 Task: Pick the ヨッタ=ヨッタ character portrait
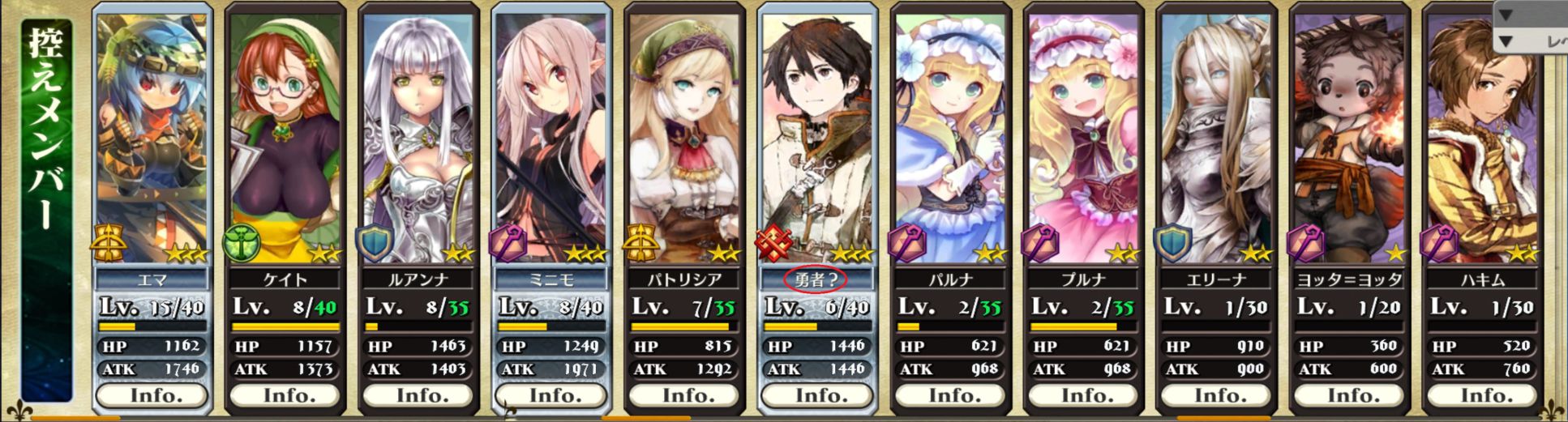pyautogui.click(x=1349, y=138)
